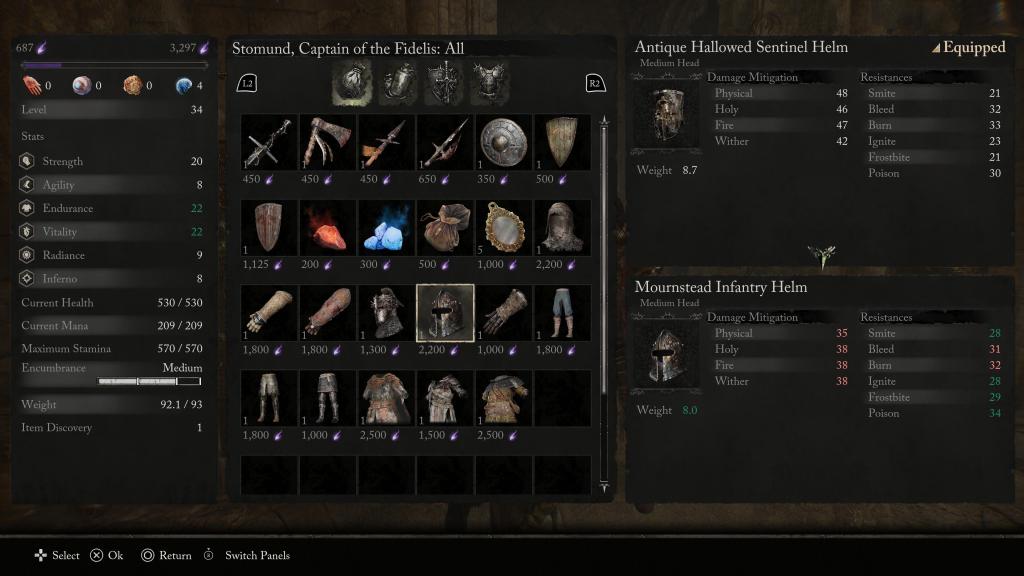This screenshot has height=576, width=1024.
Task: Buy the brown leather pouch item
Action: (x=445, y=227)
